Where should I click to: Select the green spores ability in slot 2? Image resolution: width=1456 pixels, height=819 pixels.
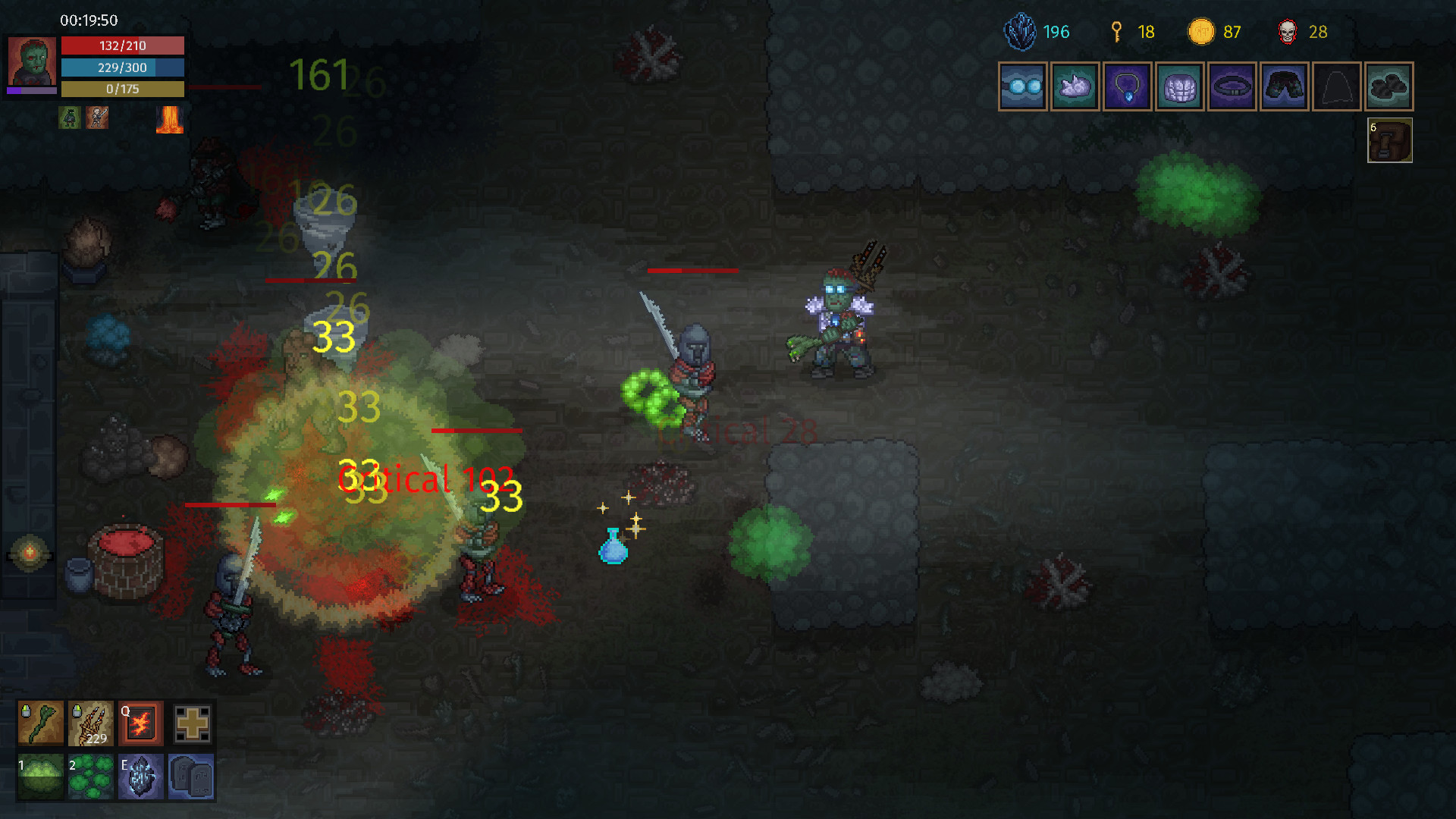pyautogui.click(x=90, y=776)
